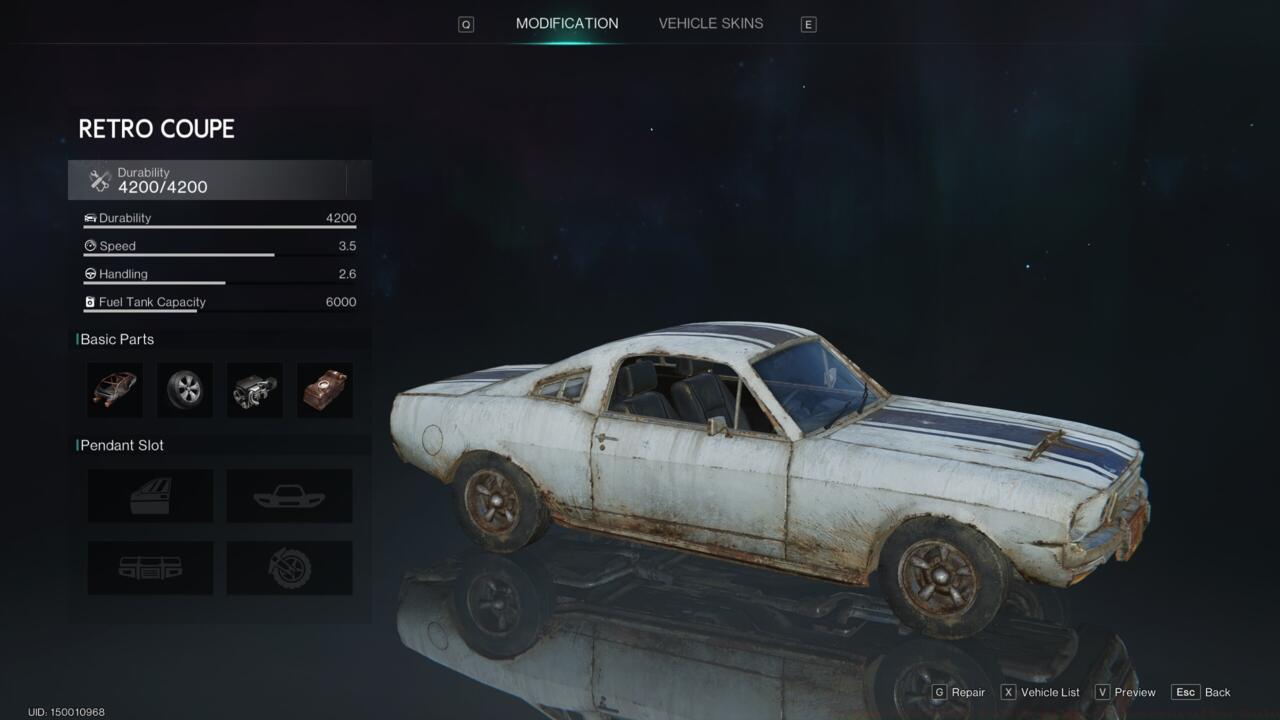Select the engine part slot

254,390
